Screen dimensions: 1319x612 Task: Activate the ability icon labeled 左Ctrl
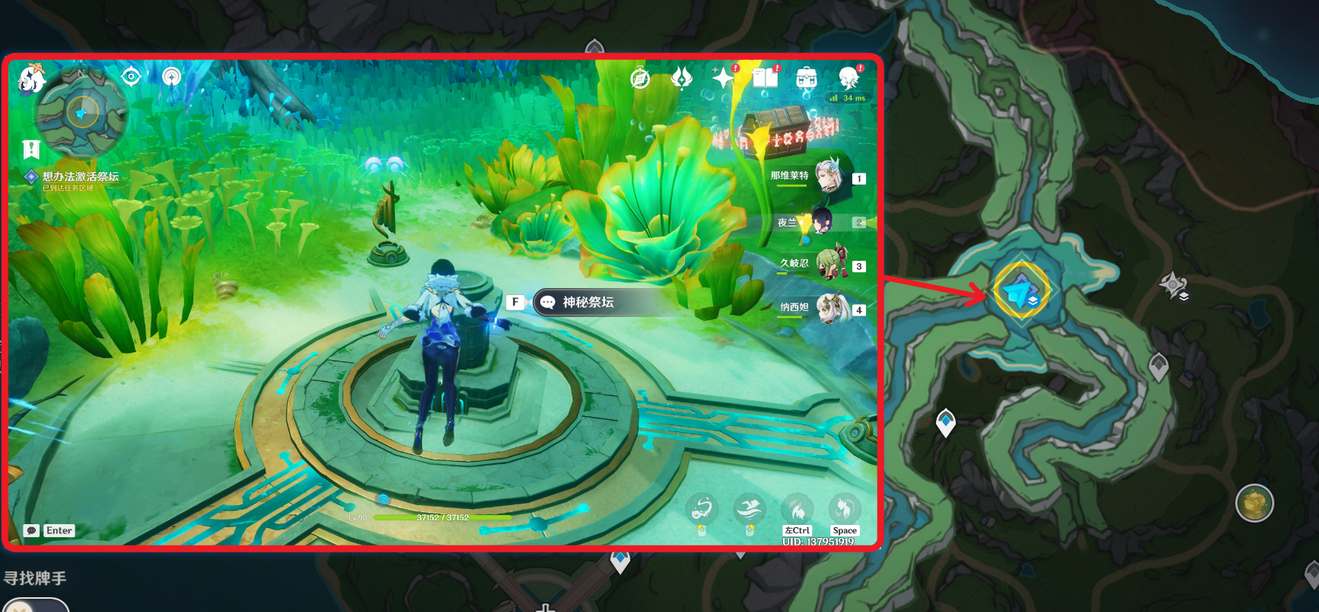click(796, 508)
